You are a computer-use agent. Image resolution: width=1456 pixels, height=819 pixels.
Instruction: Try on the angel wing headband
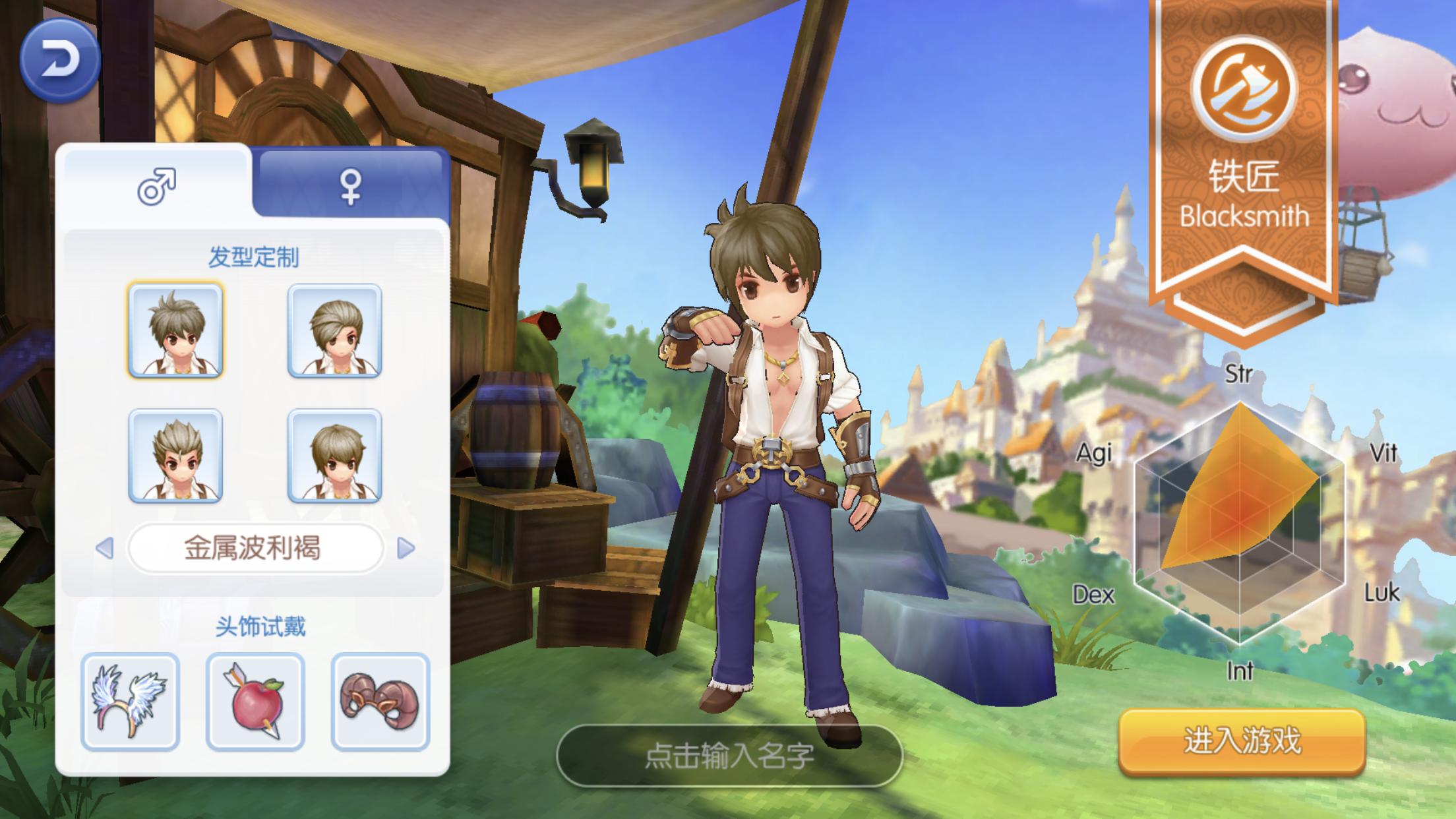(131, 702)
